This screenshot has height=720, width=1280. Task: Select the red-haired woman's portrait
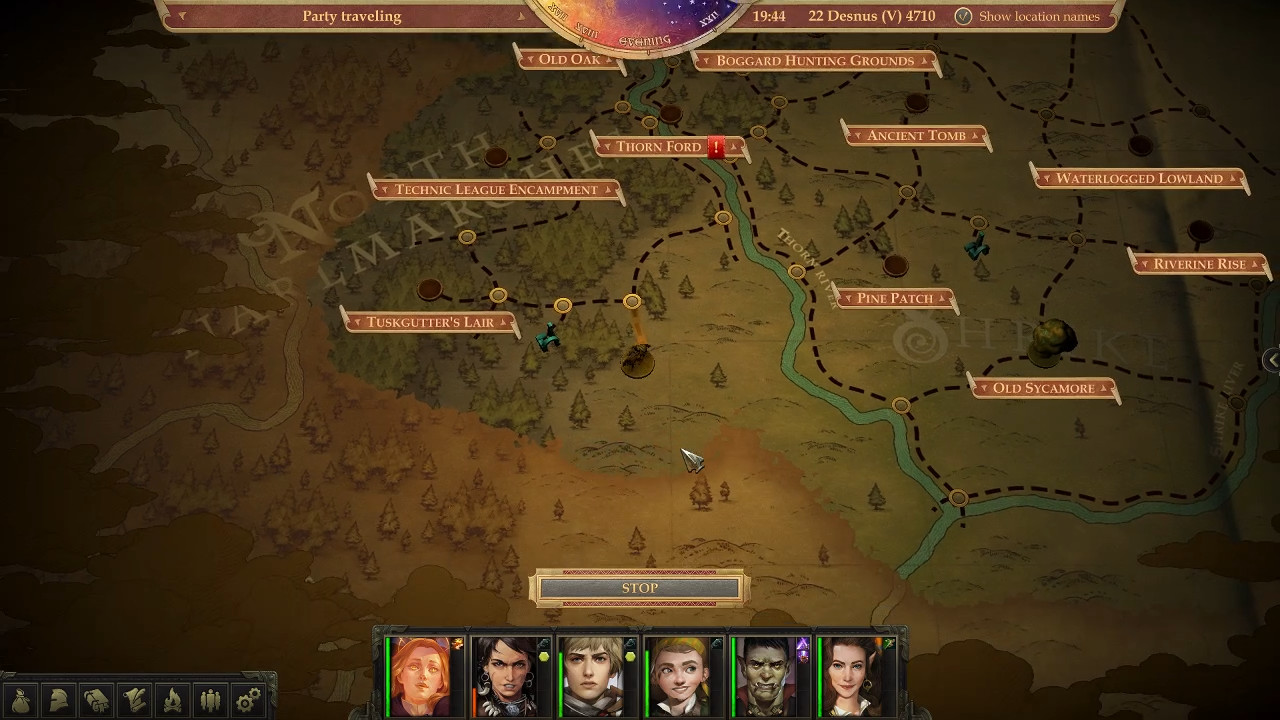click(x=422, y=676)
